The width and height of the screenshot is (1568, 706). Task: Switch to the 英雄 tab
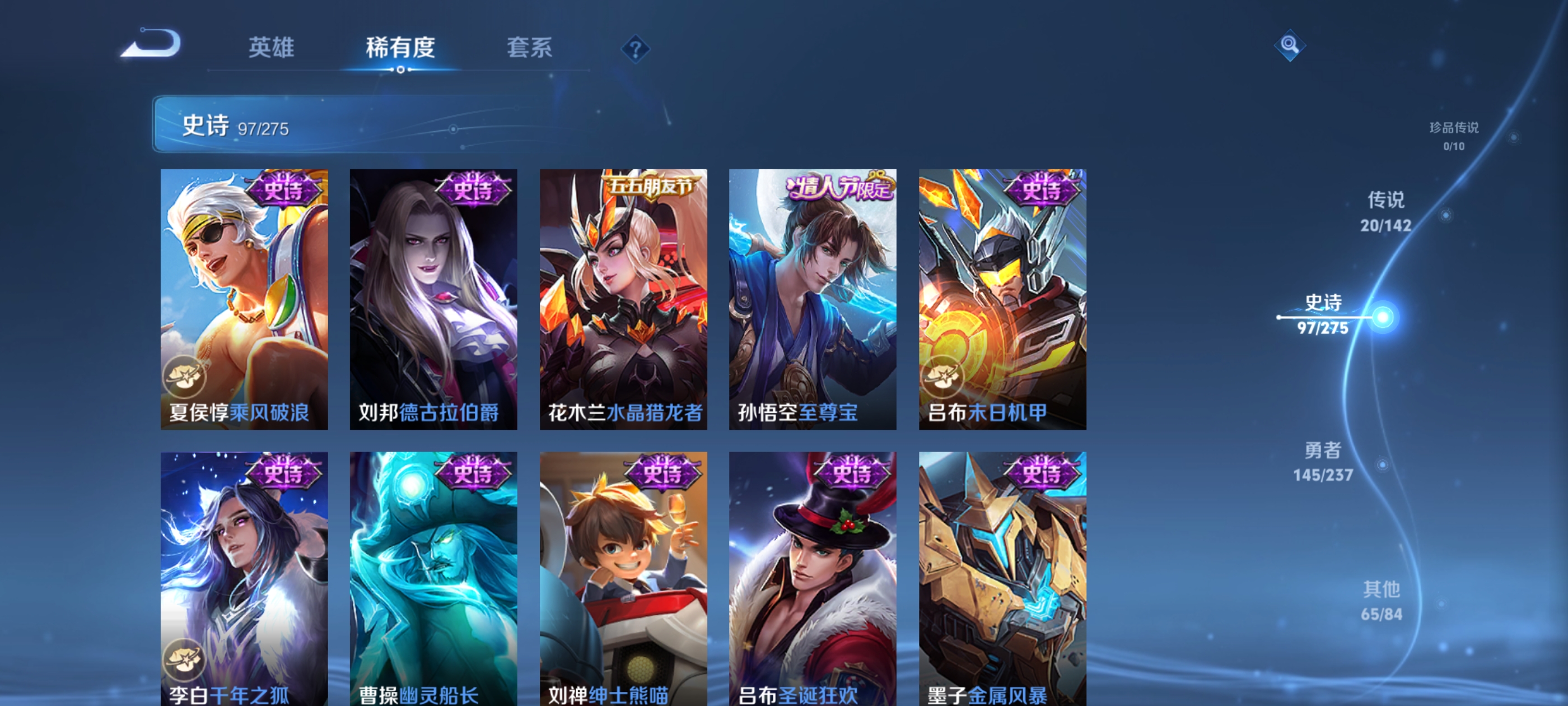click(x=272, y=48)
